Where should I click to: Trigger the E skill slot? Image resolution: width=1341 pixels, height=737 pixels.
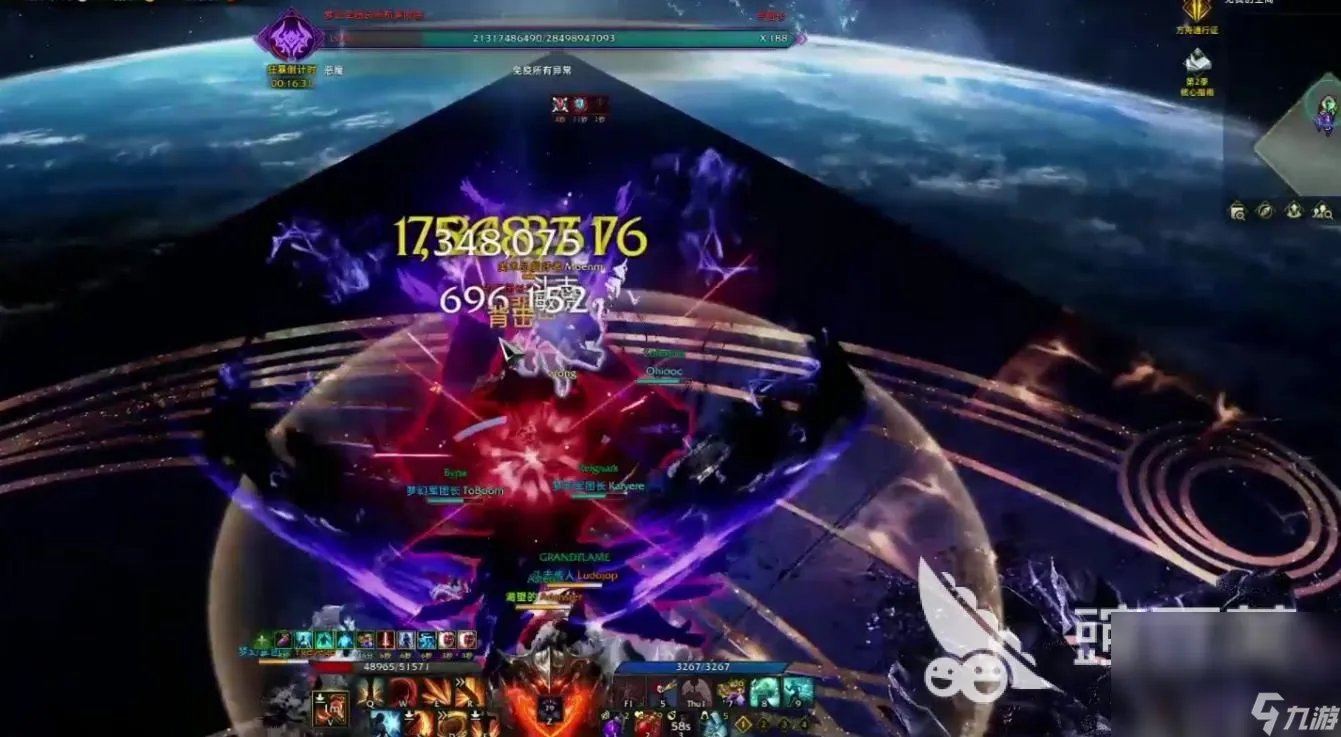point(437,692)
